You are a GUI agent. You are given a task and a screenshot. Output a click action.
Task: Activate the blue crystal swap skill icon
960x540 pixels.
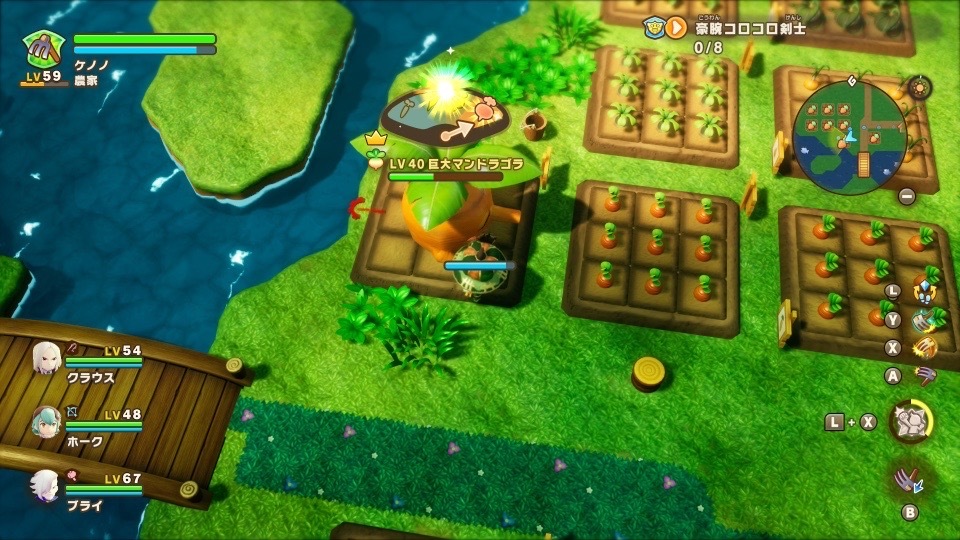[925, 293]
